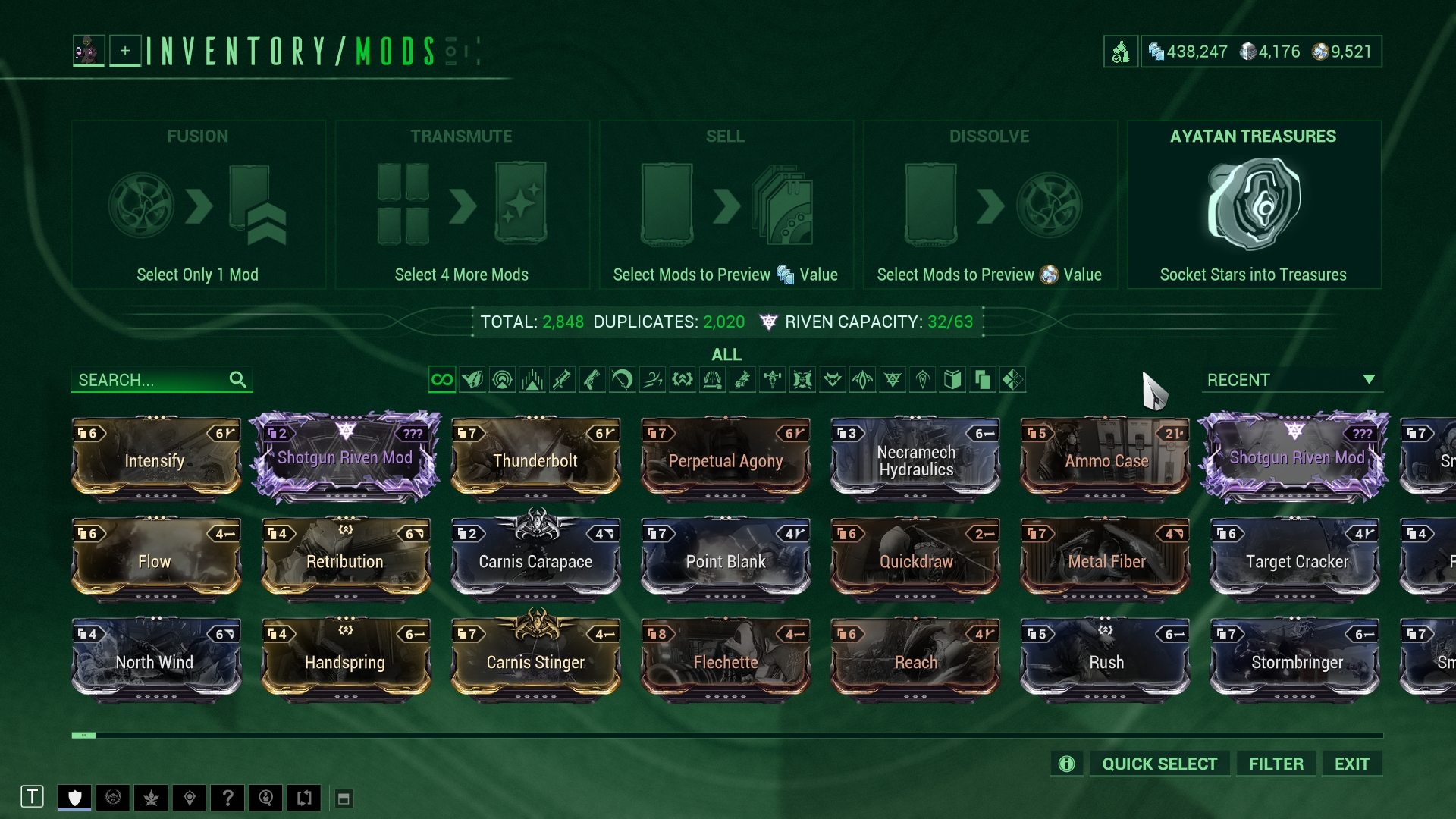This screenshot has height=819, width=1456.
Task: Select the infinity All category filter
Action: click(441, 379)
